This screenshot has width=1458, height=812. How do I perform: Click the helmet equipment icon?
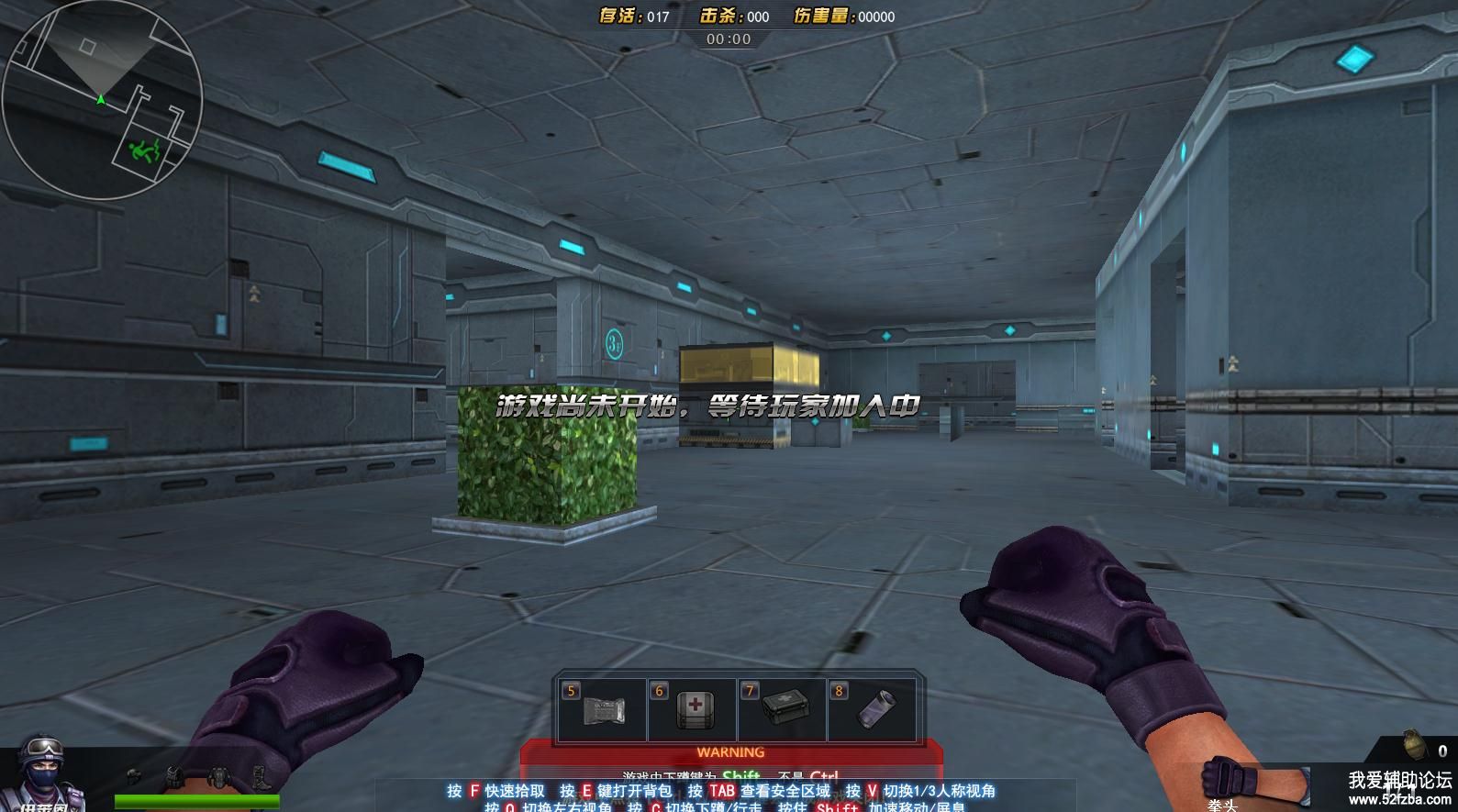click(x=135, y=777)
